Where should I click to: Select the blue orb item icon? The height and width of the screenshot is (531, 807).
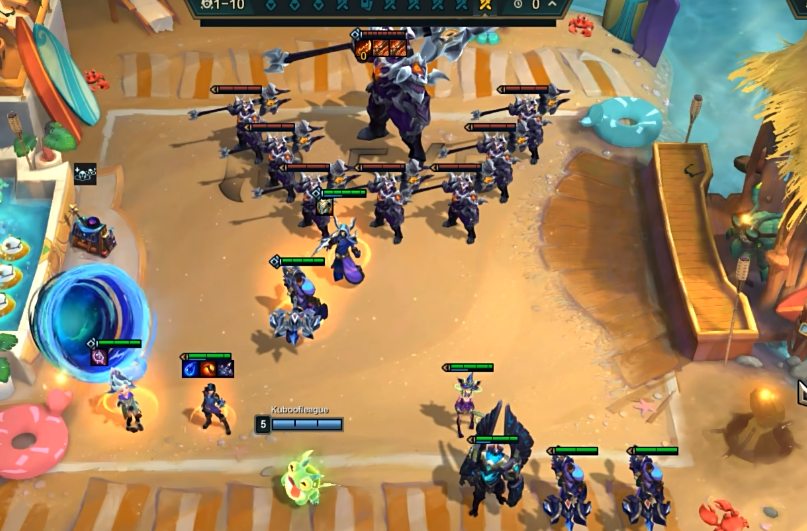[191, 369]
